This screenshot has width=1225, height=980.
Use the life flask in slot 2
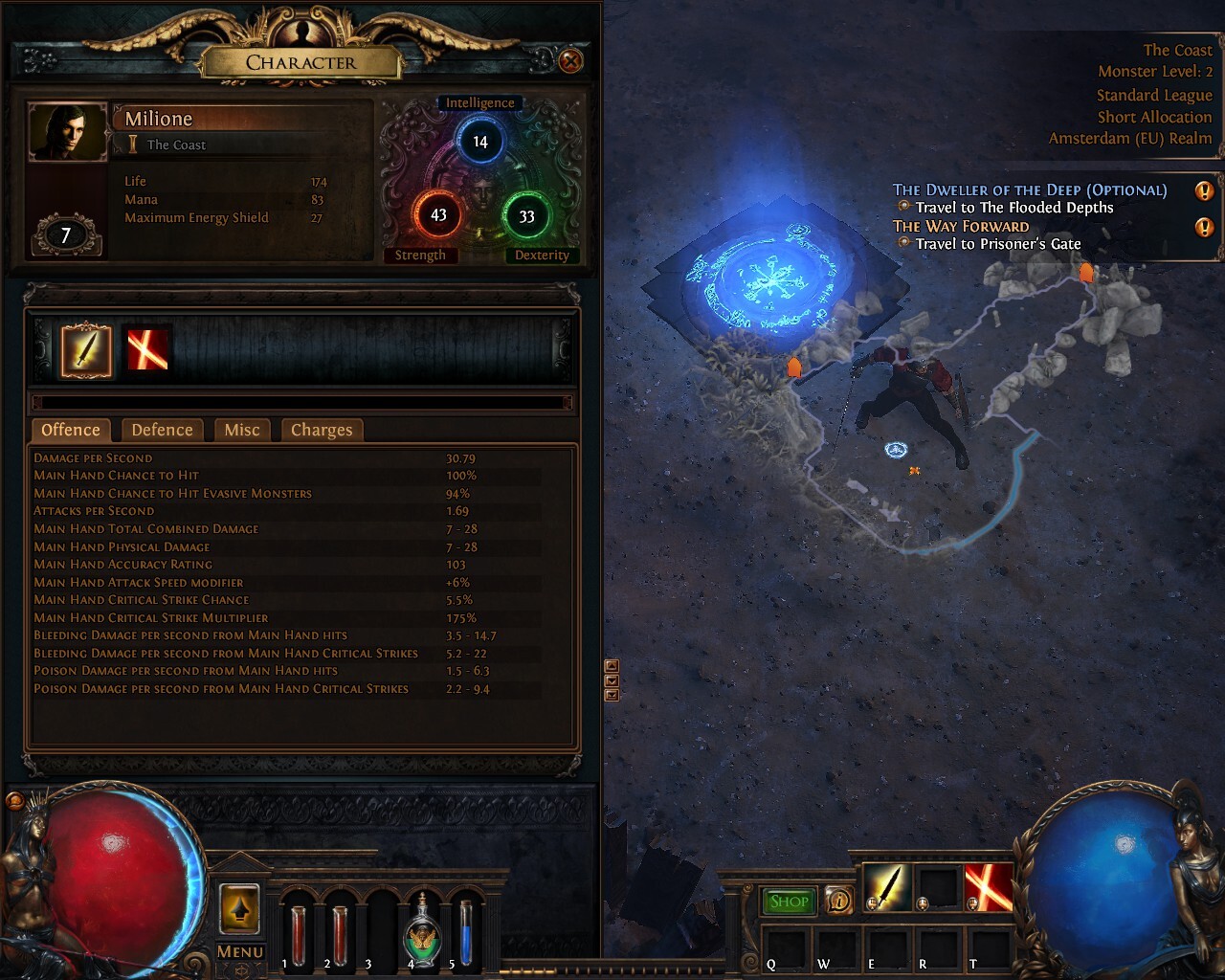tap(340, 933)
